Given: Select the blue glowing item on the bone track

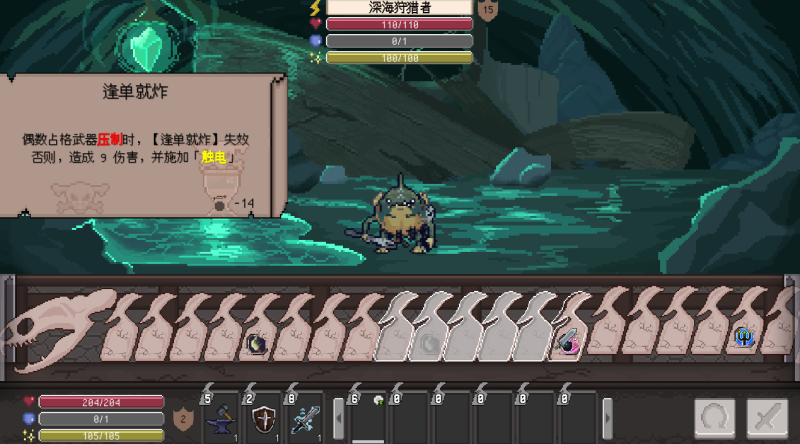Looking at the screenshot, I should [744, 338].
